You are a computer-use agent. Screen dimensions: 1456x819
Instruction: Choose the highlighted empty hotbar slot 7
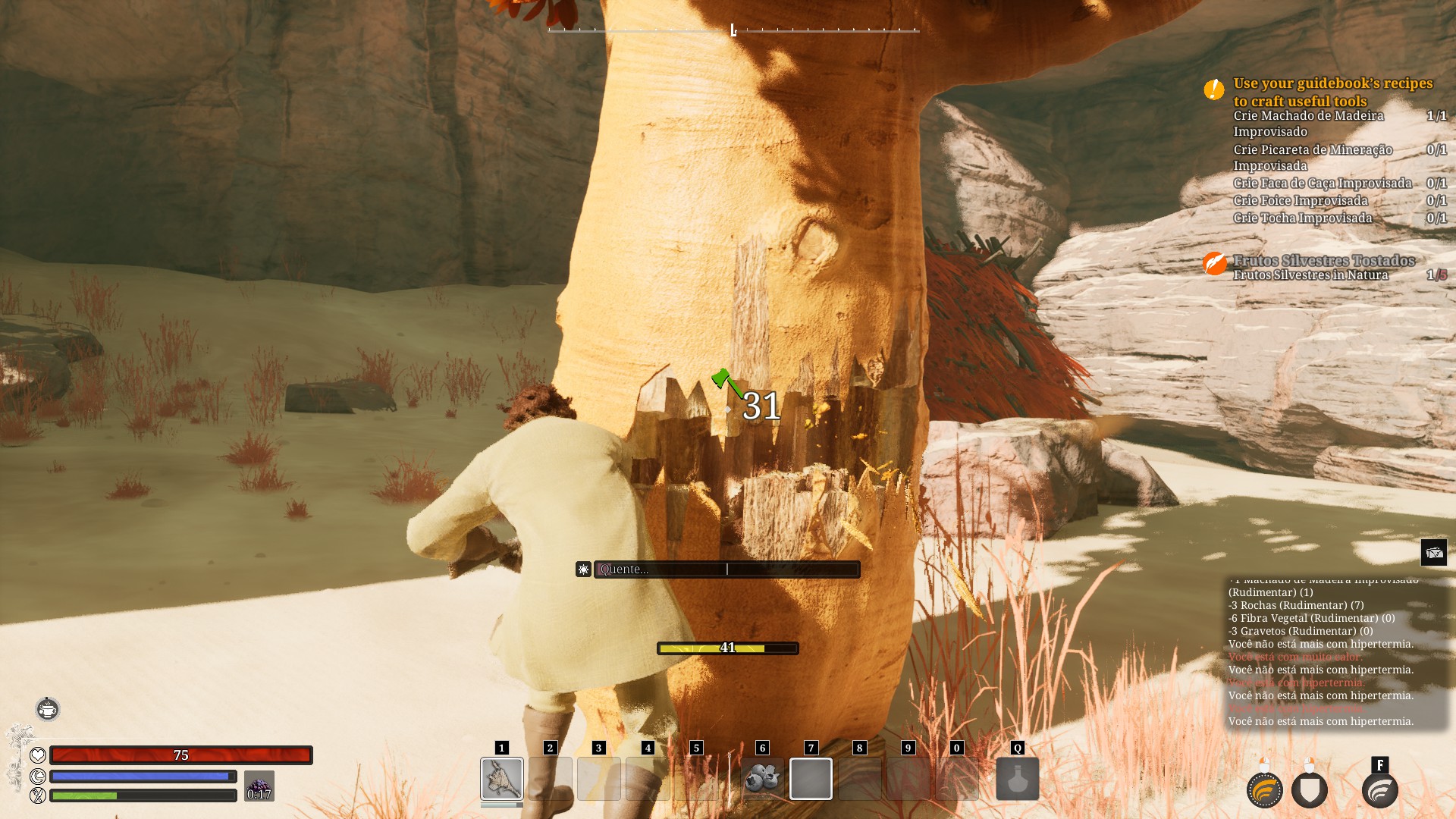click(x=811, y=778)
